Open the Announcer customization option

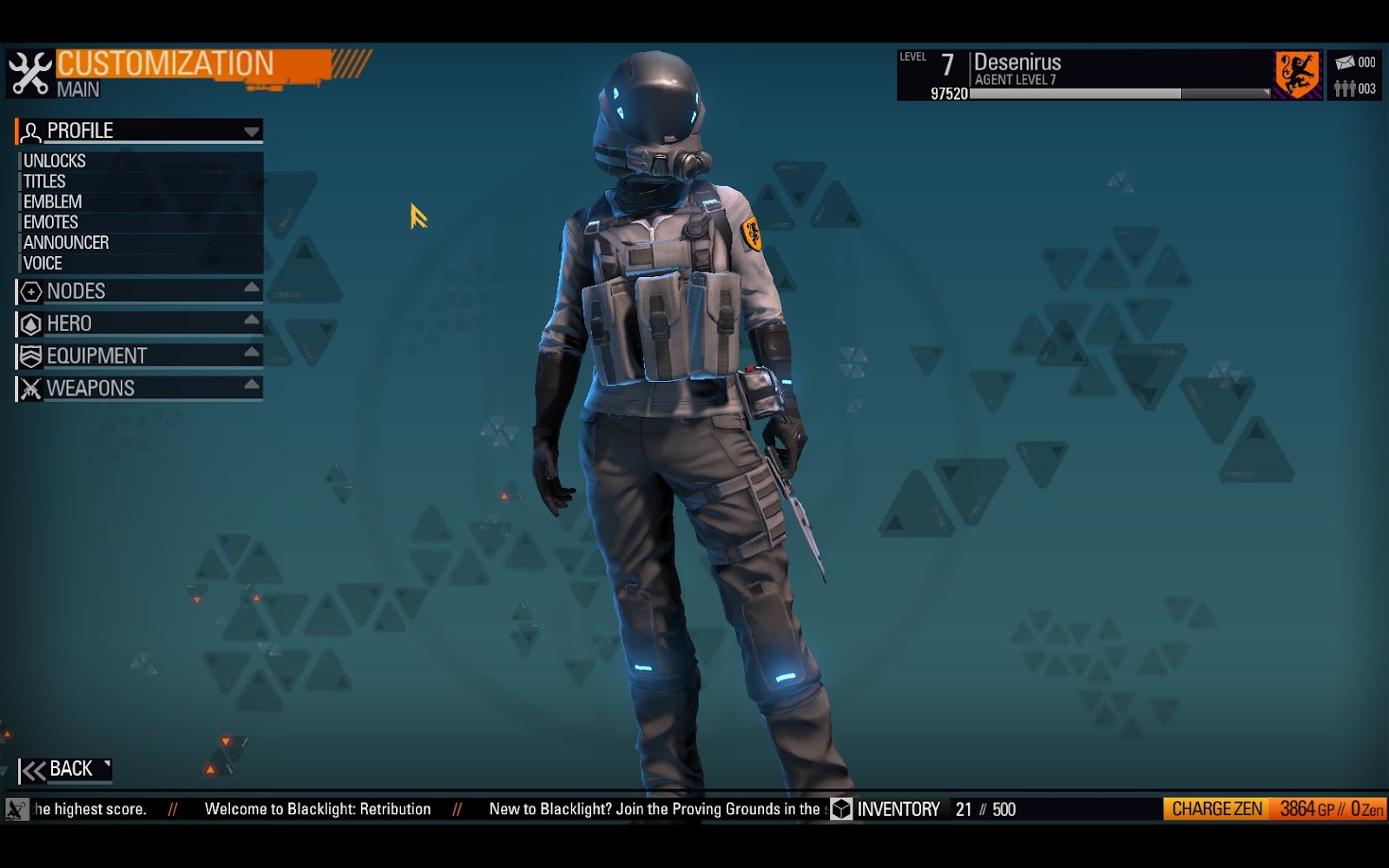[x=68, y=242]
